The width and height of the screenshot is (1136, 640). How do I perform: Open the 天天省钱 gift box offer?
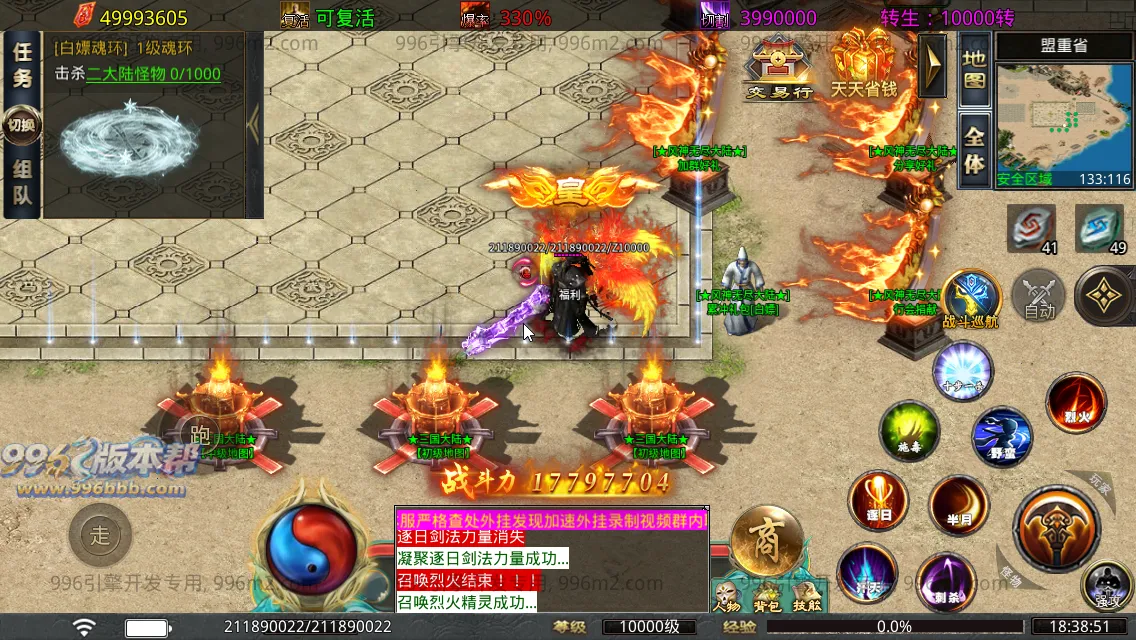(863, 64)
